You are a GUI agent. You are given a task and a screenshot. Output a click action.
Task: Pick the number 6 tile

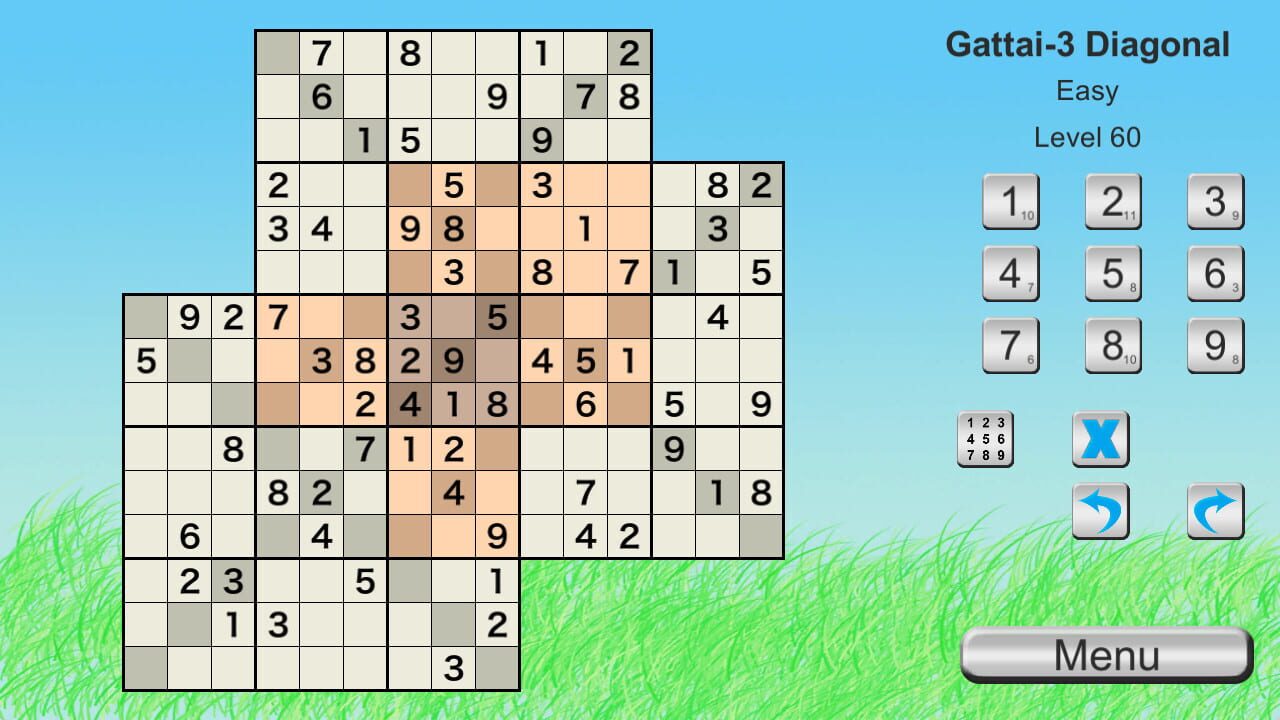[1215, 273]
